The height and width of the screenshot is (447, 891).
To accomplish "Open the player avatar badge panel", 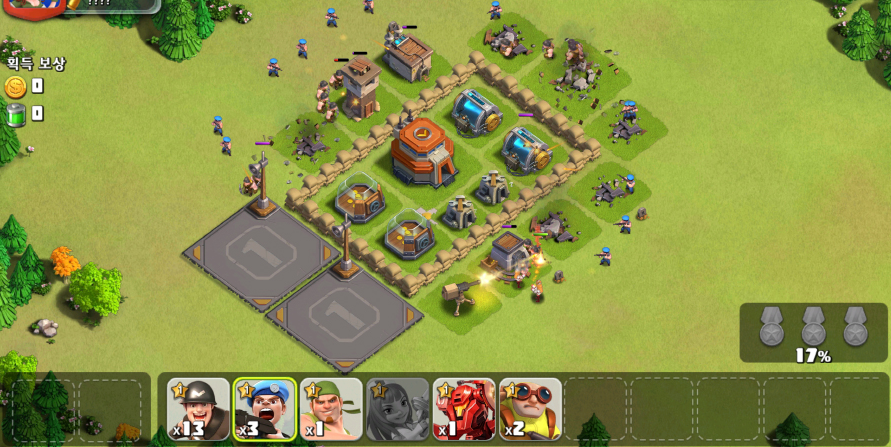I will coord(35,5).
